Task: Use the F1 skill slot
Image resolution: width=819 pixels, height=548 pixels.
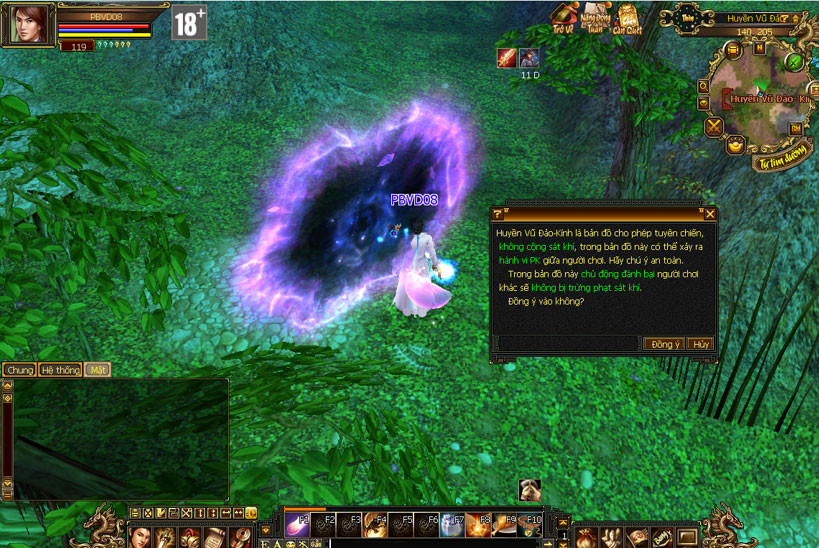Action: [298, 523]
